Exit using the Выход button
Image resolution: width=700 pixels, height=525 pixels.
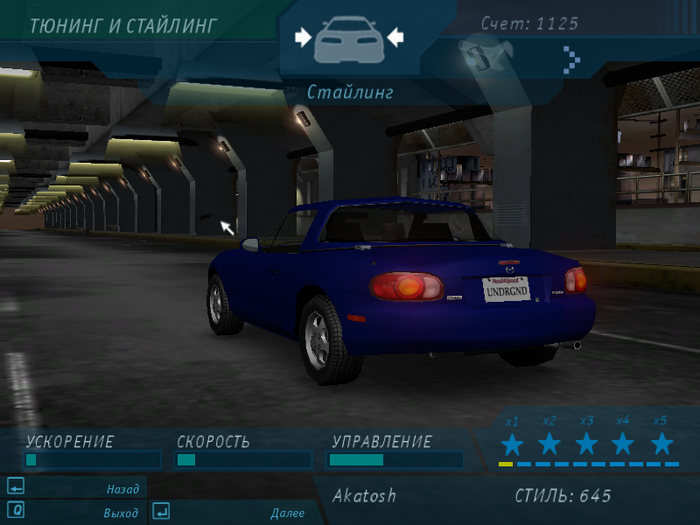click(x=75, y=512)
